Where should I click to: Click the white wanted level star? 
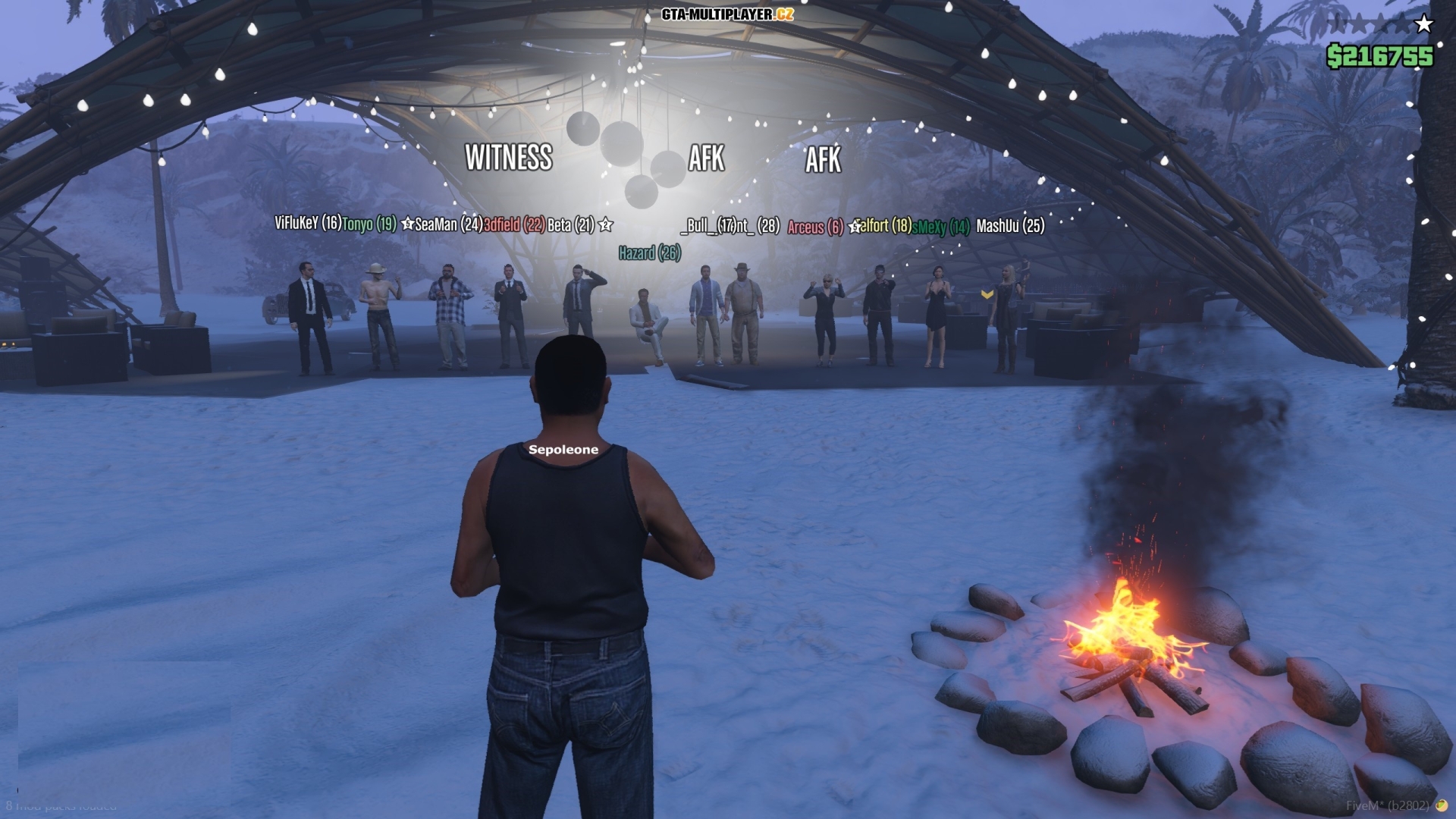pos(1424,24)
